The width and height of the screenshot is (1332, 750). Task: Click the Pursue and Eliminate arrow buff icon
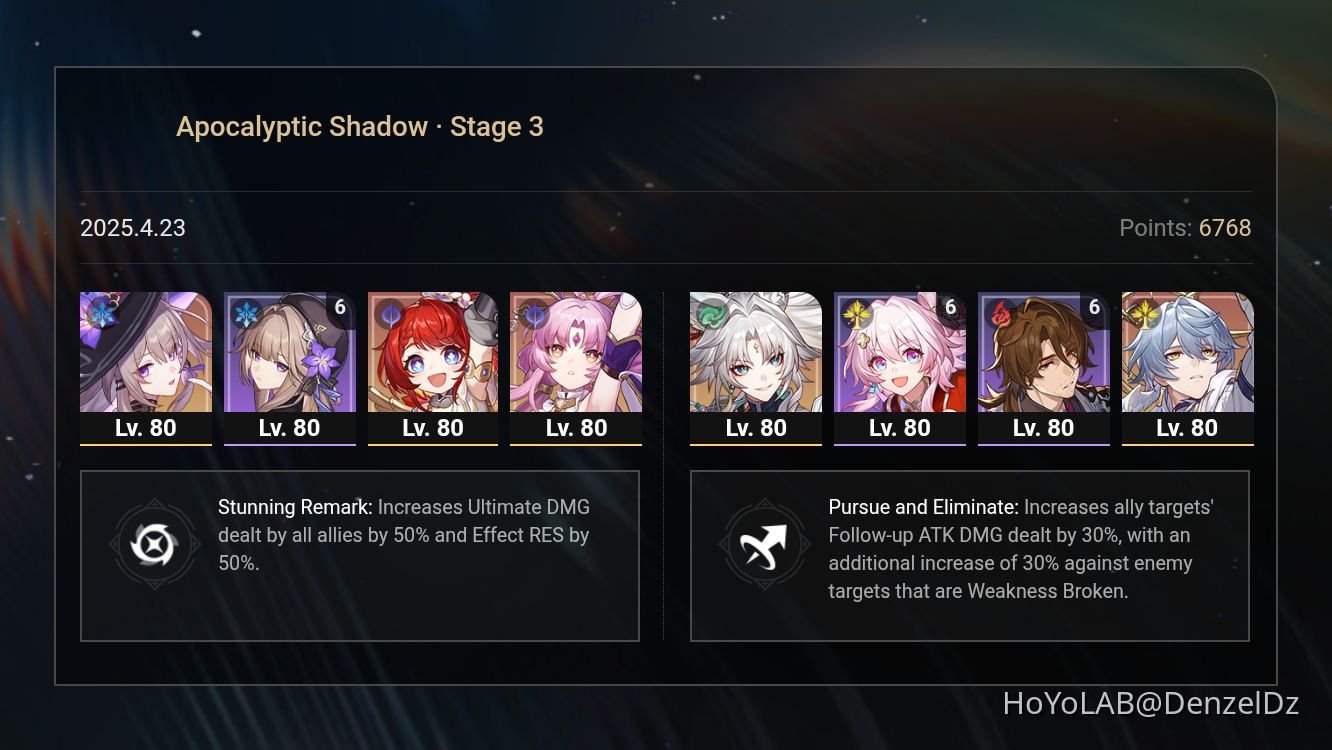(x=765, y=544)
